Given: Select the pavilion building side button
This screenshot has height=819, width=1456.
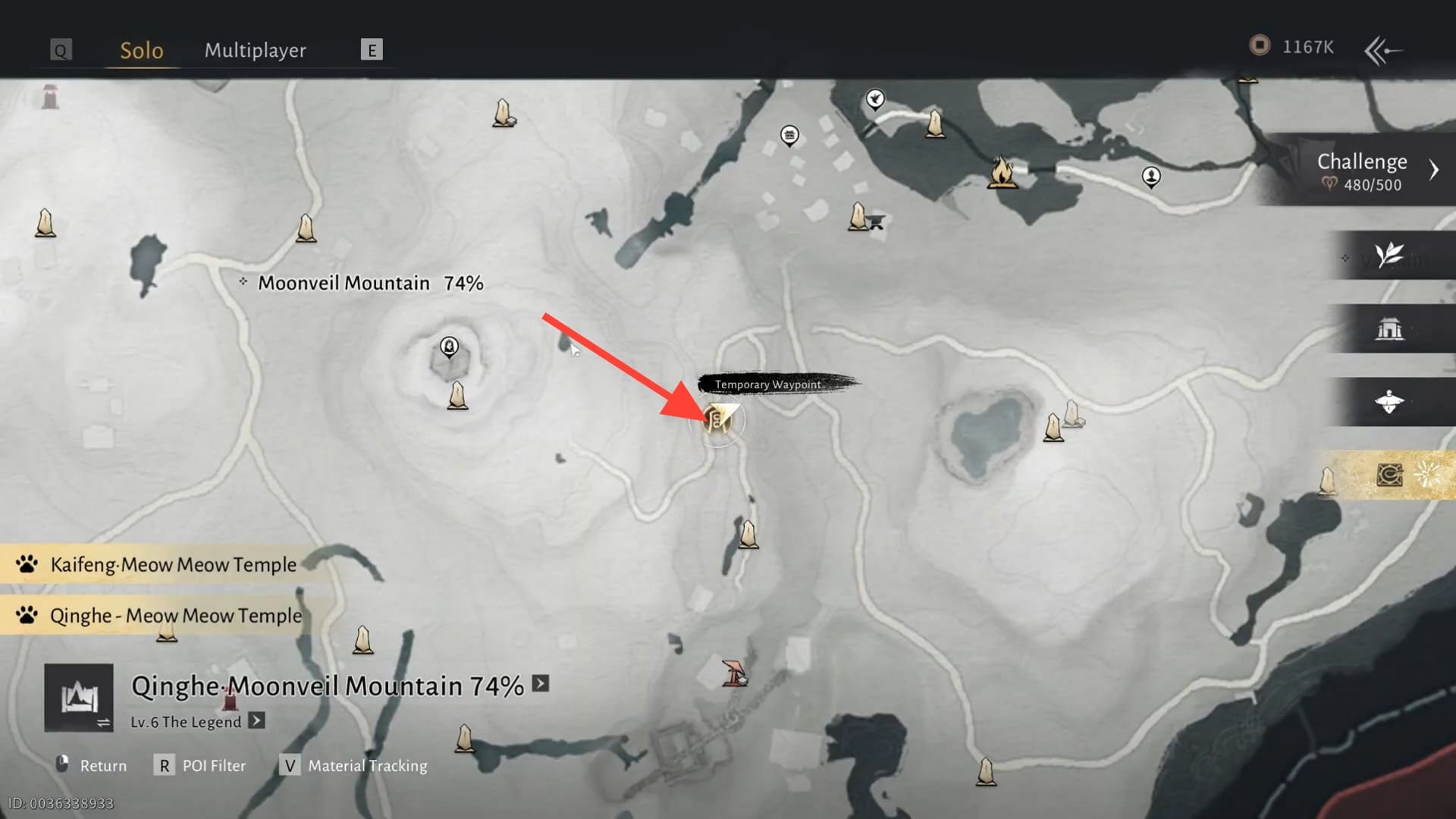Looking at the screenshot, I should tap(1389, 329).
